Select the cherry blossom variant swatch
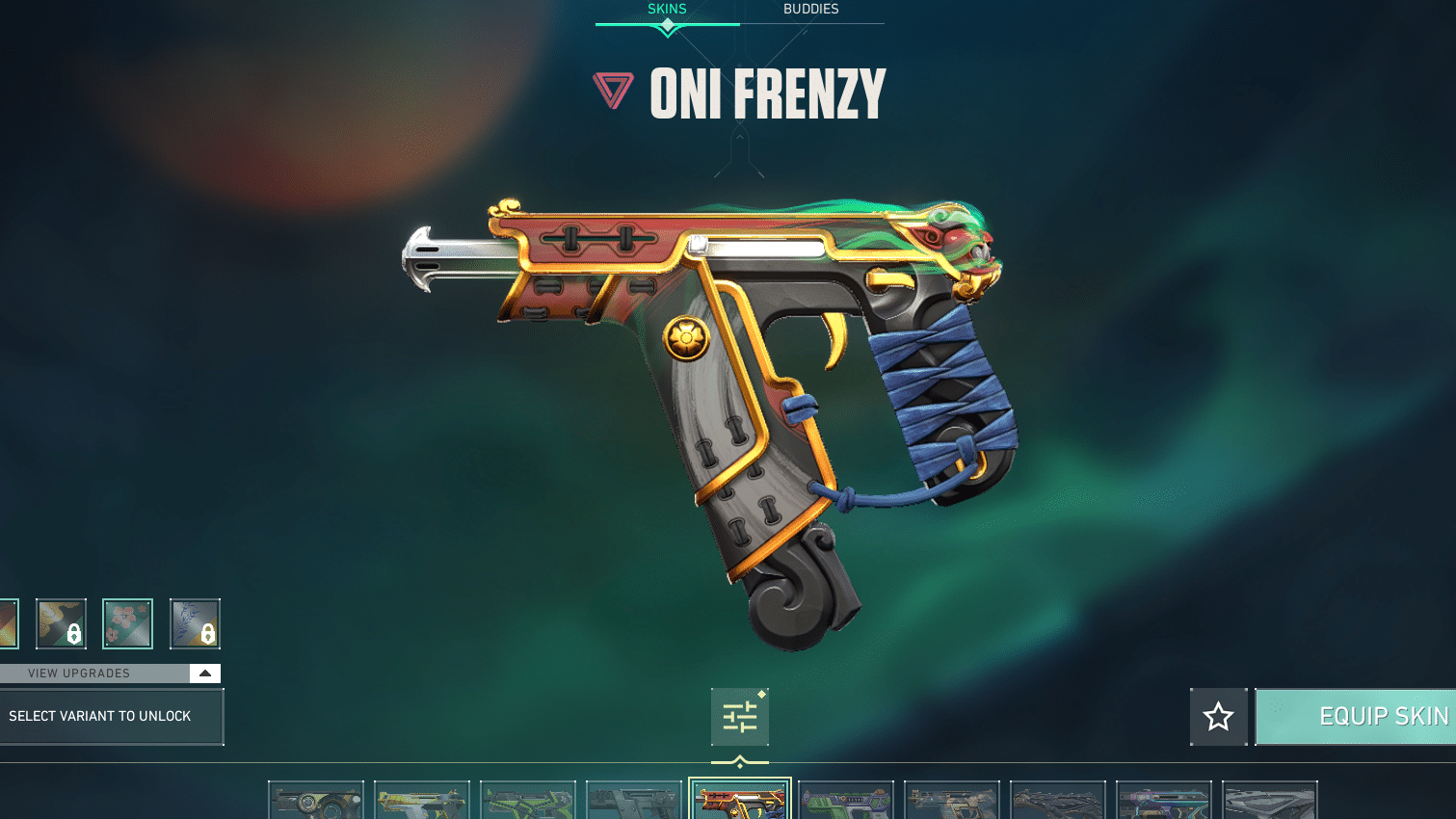This screenshot has width=1456, height=819. pos(127,622)
